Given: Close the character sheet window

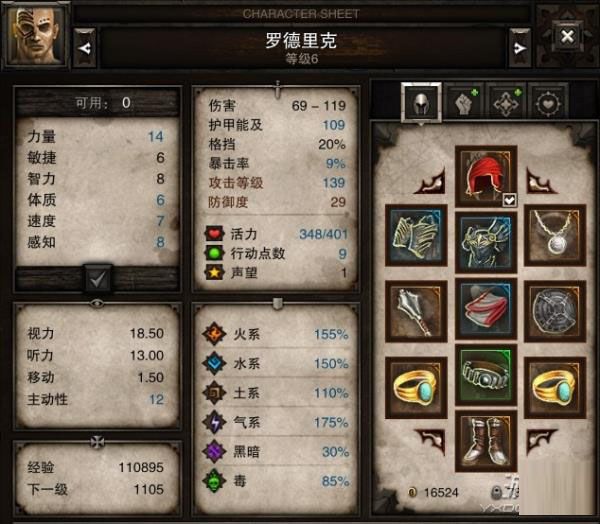Looking at the screenshot, I should click(567, 37).
